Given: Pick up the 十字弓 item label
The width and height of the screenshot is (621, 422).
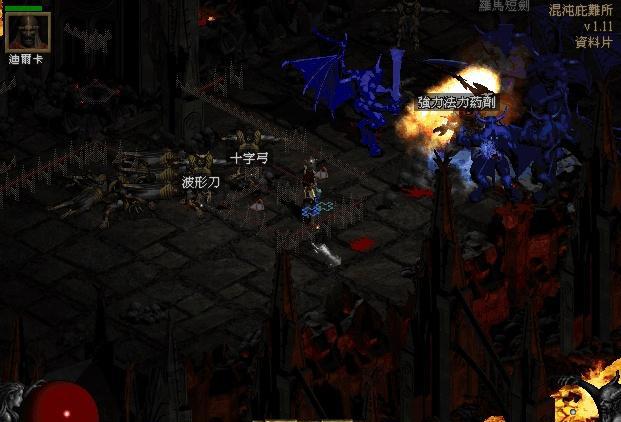Looking at the screenshot, I should point(249,158).
